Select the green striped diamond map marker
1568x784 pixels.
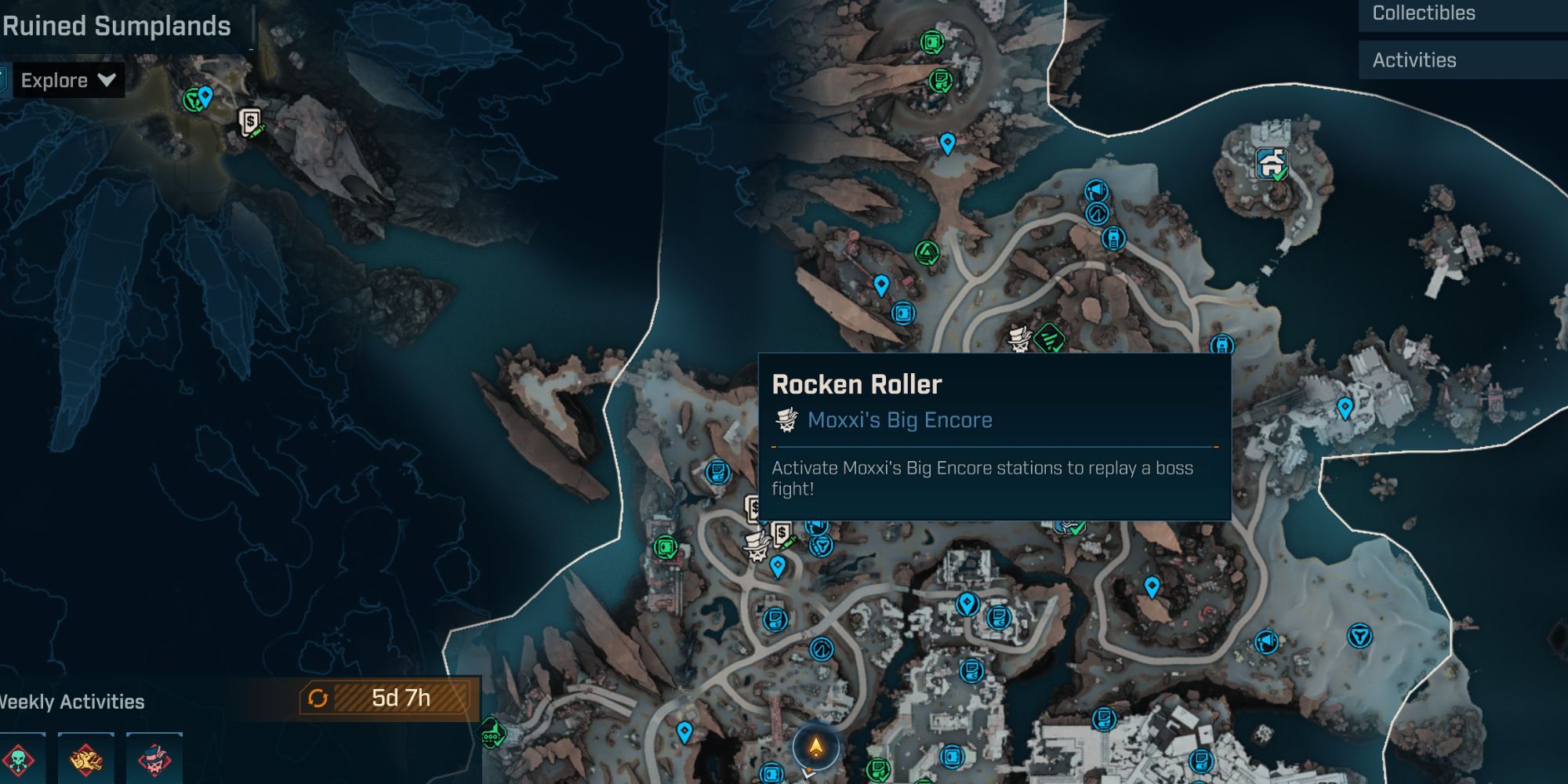coord(1048,338)
